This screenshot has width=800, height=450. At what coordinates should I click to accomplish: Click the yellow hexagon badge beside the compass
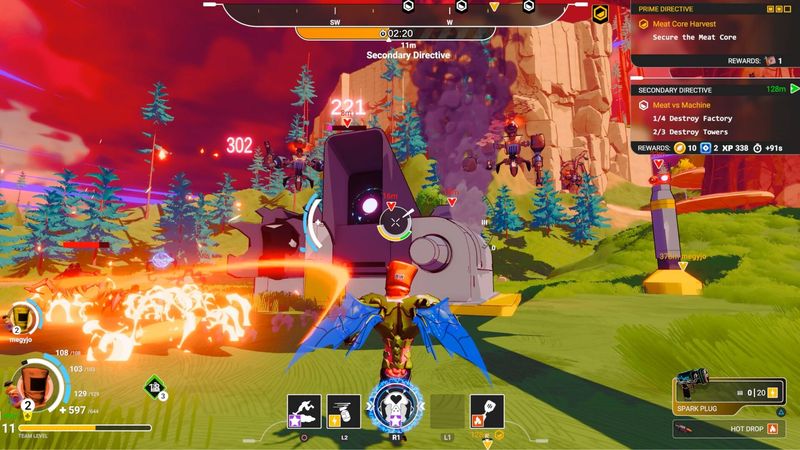pyautogui.click(x=600, y=14)
